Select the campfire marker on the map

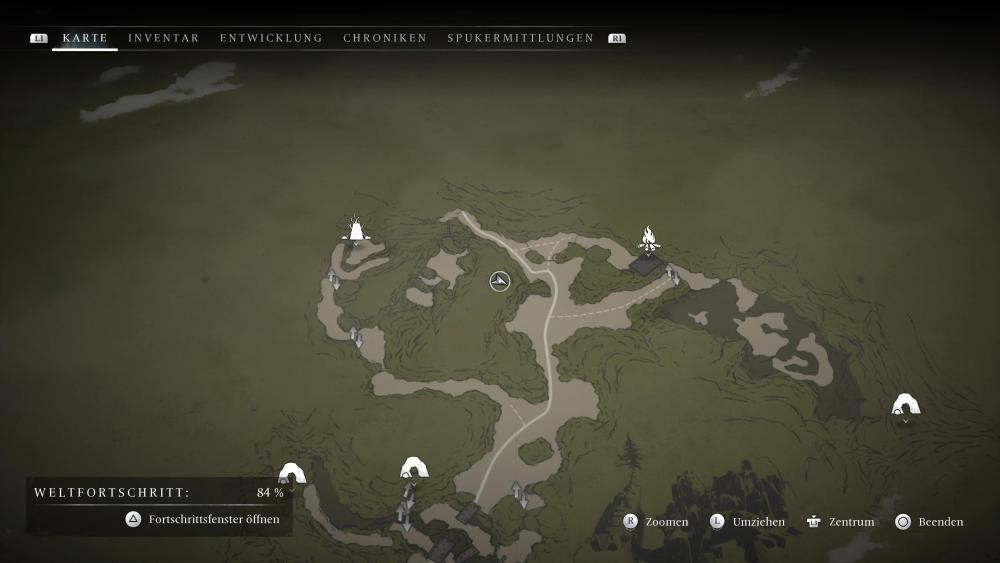[648, 240]
